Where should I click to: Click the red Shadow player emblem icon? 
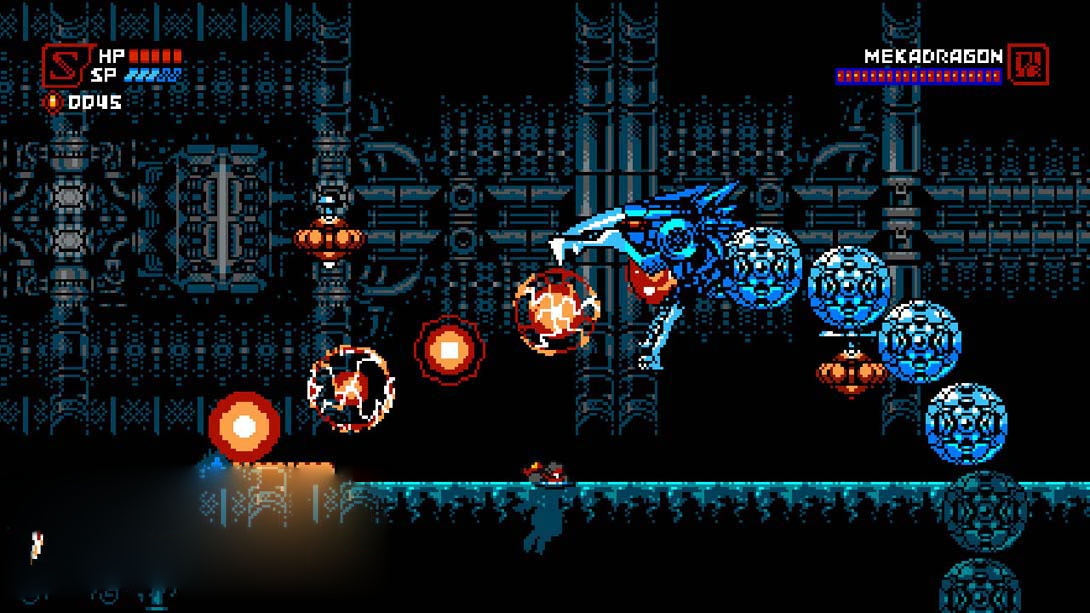[x=63, y=65]
